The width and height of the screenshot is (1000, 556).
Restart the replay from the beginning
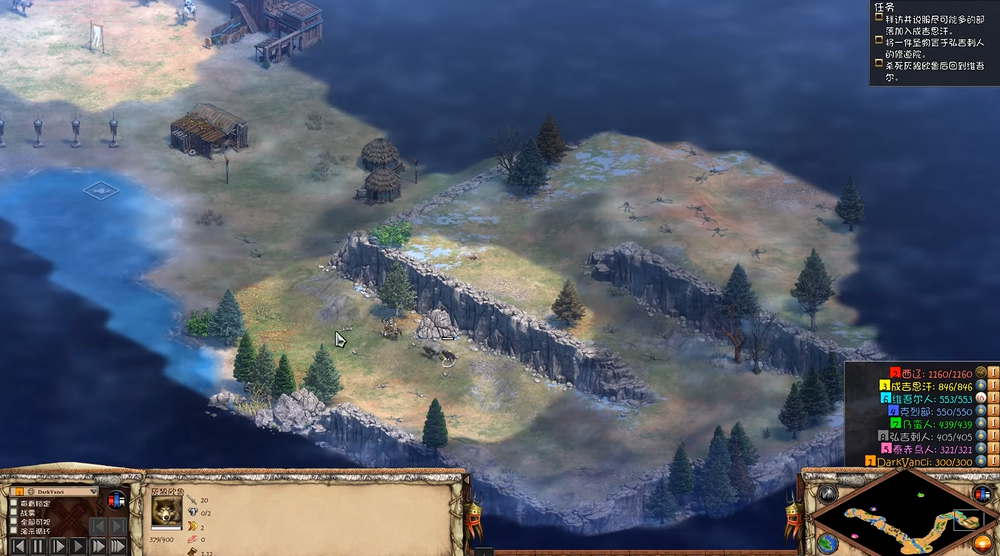16,546
